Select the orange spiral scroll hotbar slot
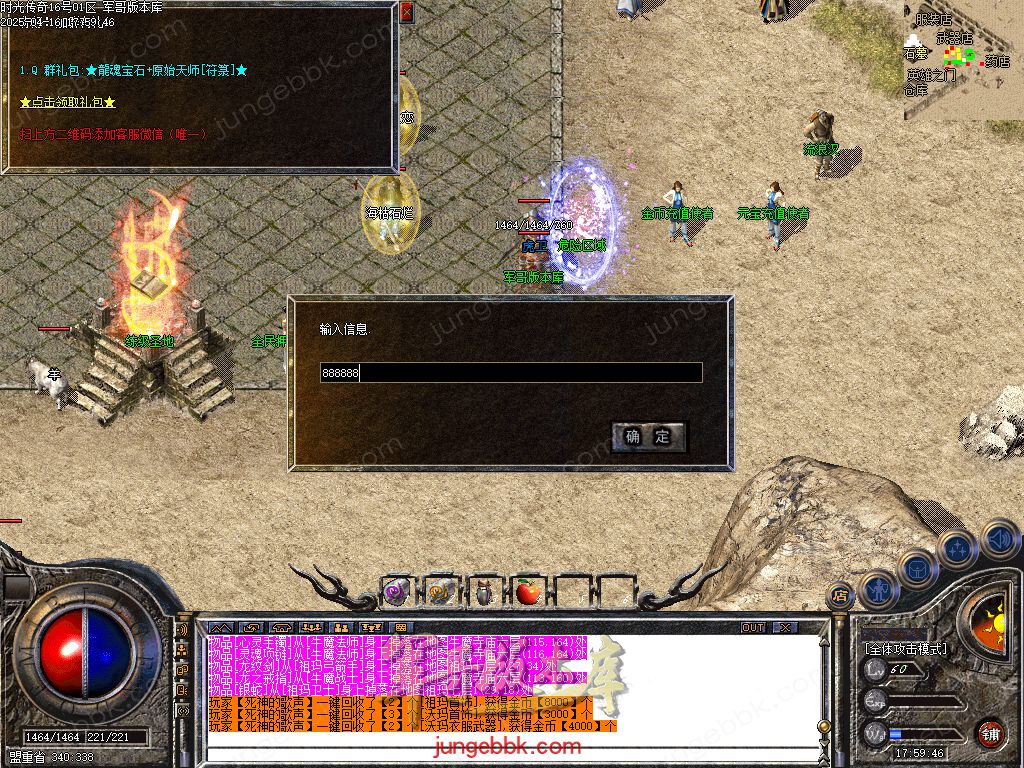Screen dimensions: 1024x768 click(x=440, y=593)
